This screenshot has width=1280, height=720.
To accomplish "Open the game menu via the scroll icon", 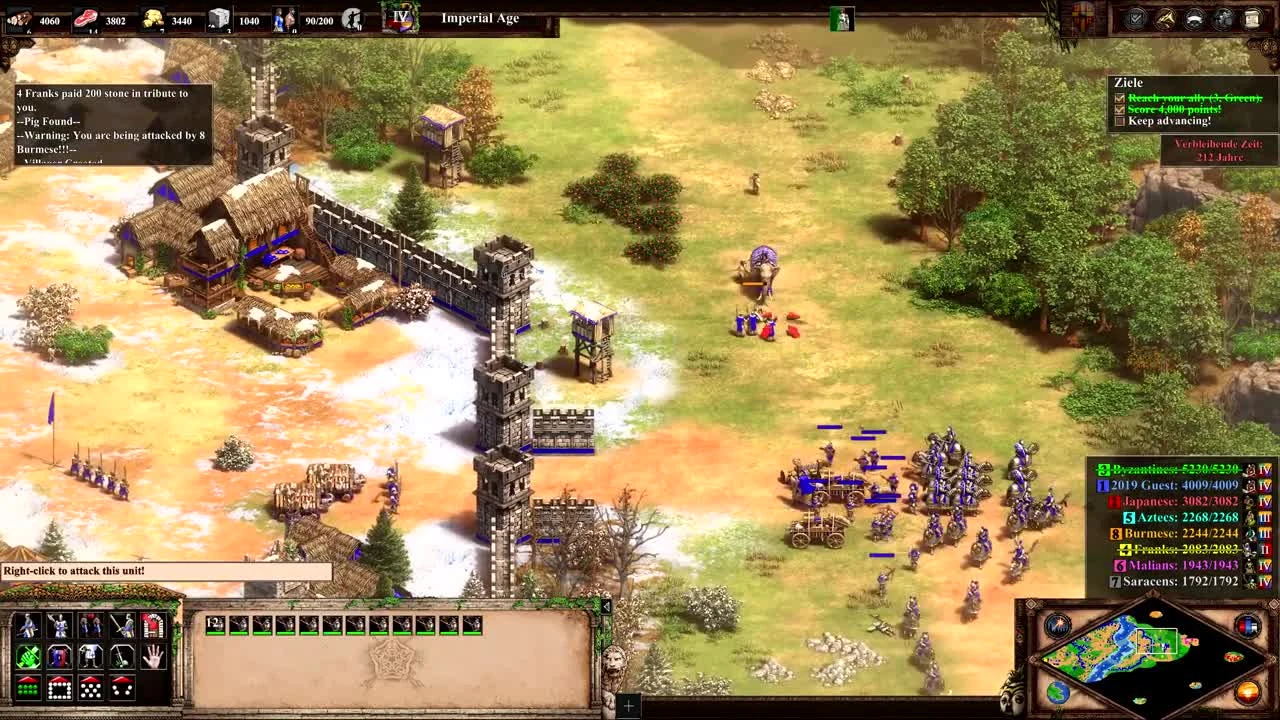I will 1250,18.
